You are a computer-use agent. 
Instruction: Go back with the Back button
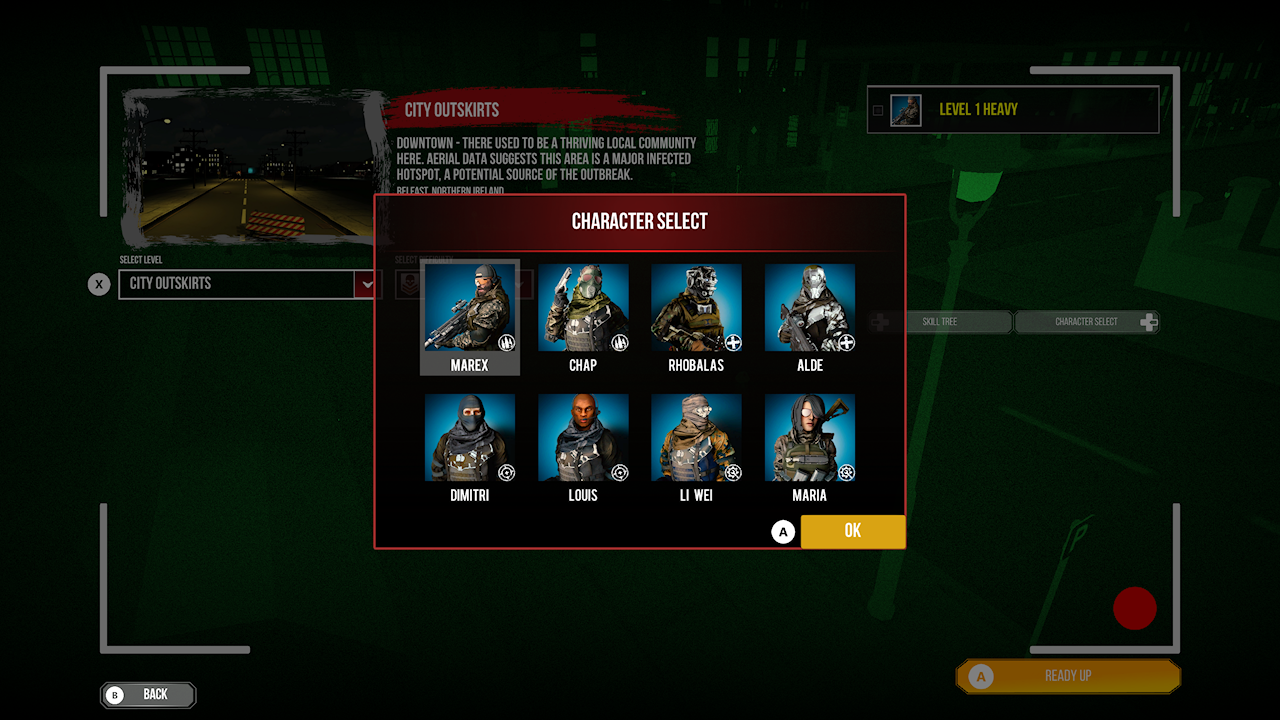(x=148, y=694)
